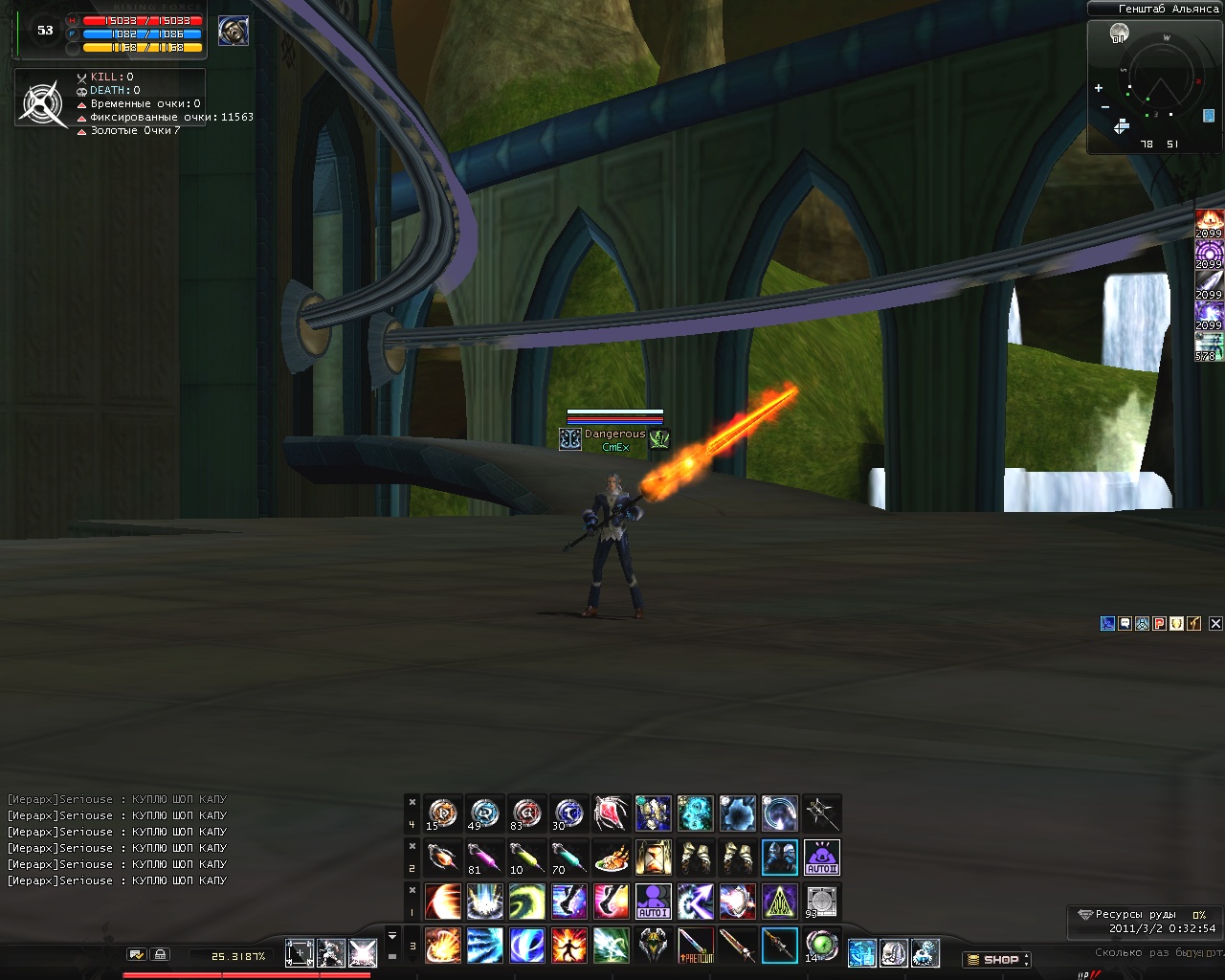Use the pink potion syringe with 81
The height and width of the screenshot is (980, 1225).
tap(485, 857)
